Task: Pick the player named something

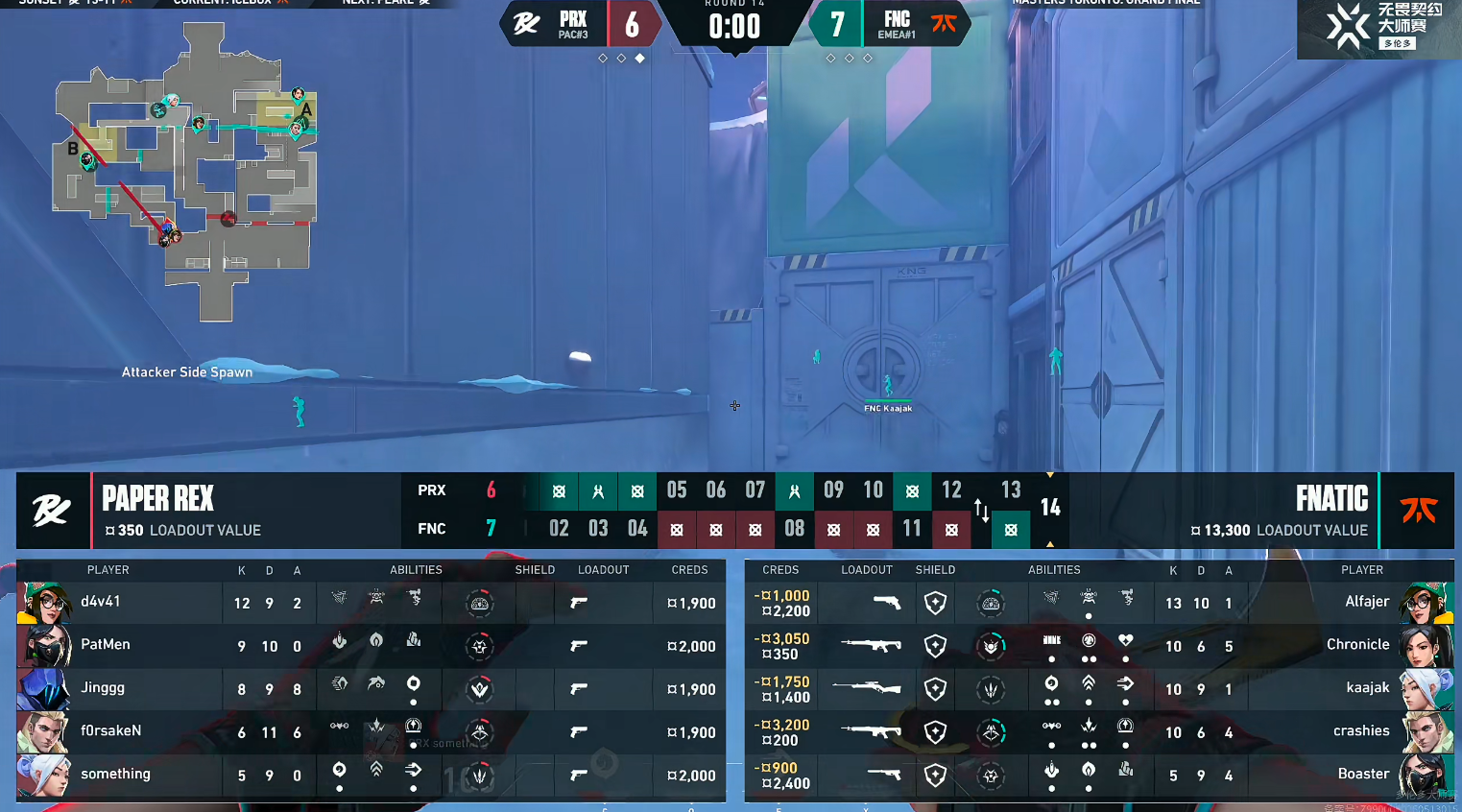Action: (115, 775)
